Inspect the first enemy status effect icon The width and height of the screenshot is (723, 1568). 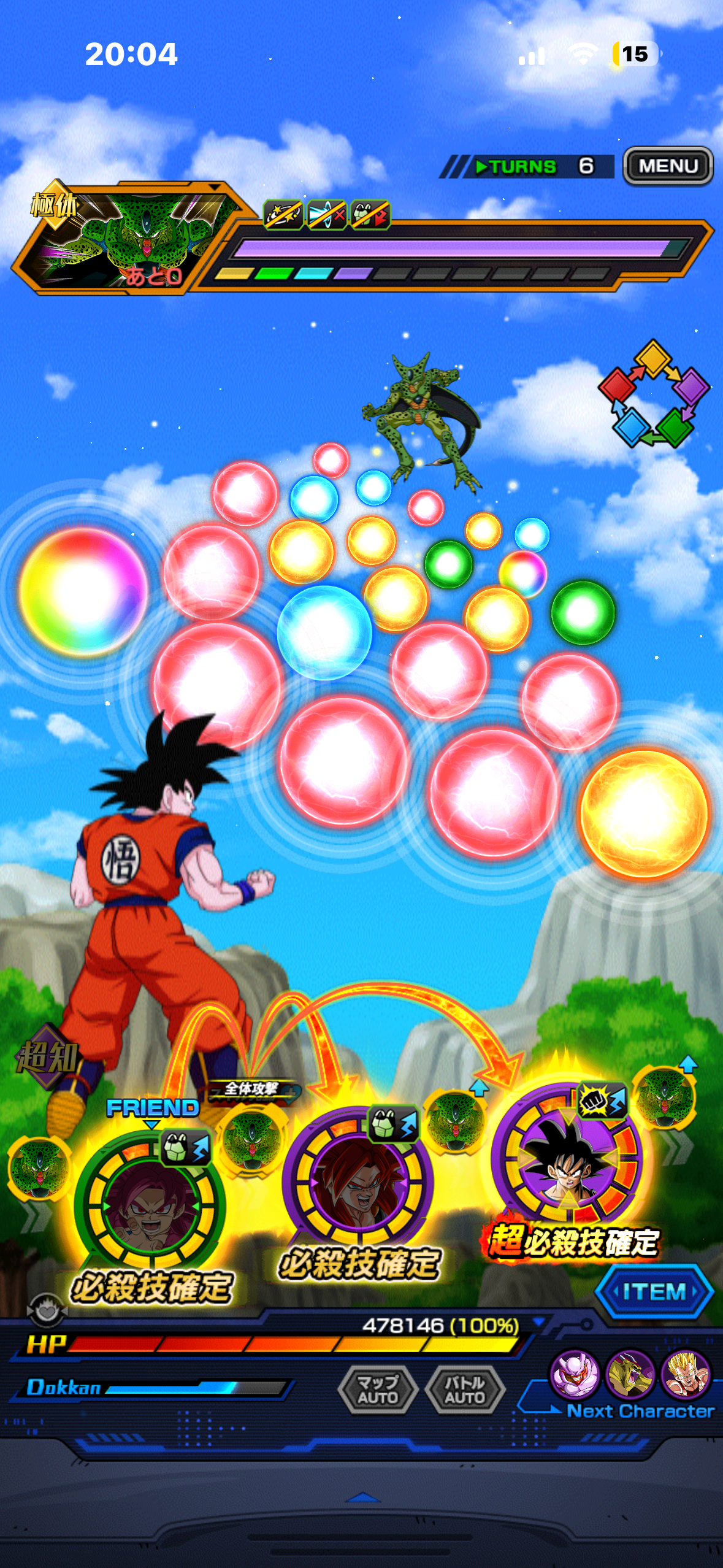coord(283,215)
